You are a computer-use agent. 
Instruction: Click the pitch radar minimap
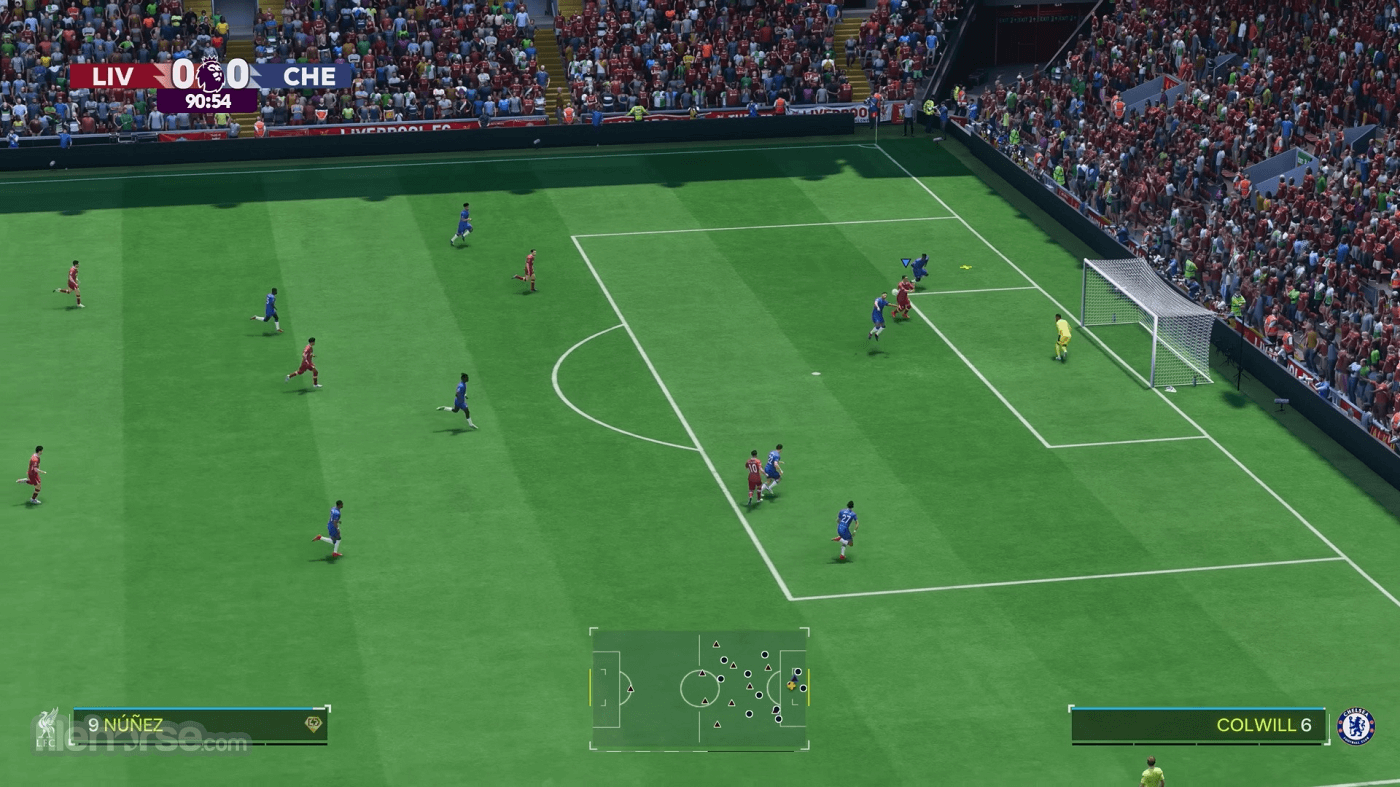pos(699,688)
